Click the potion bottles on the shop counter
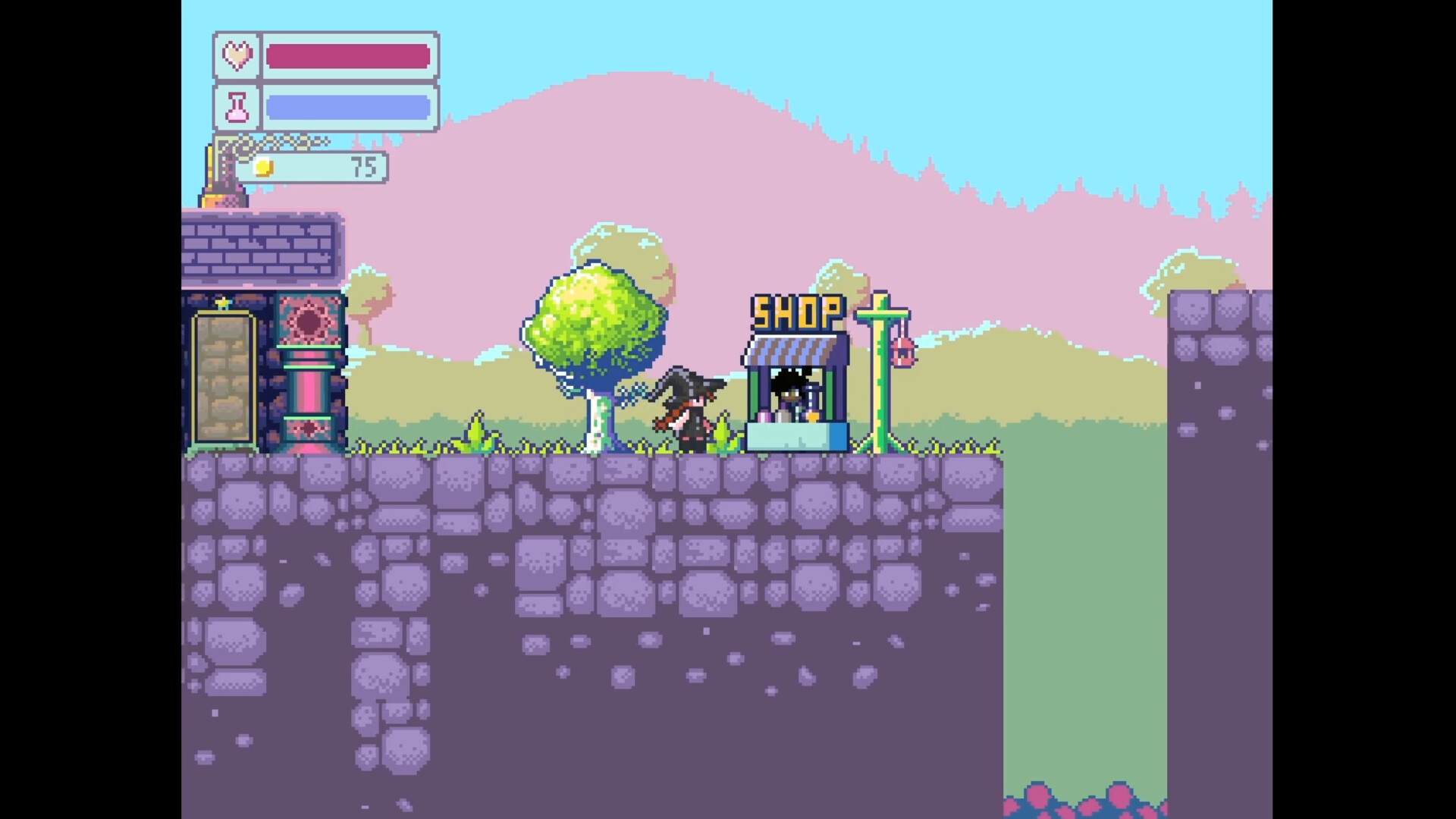 (x=764, y=417)
